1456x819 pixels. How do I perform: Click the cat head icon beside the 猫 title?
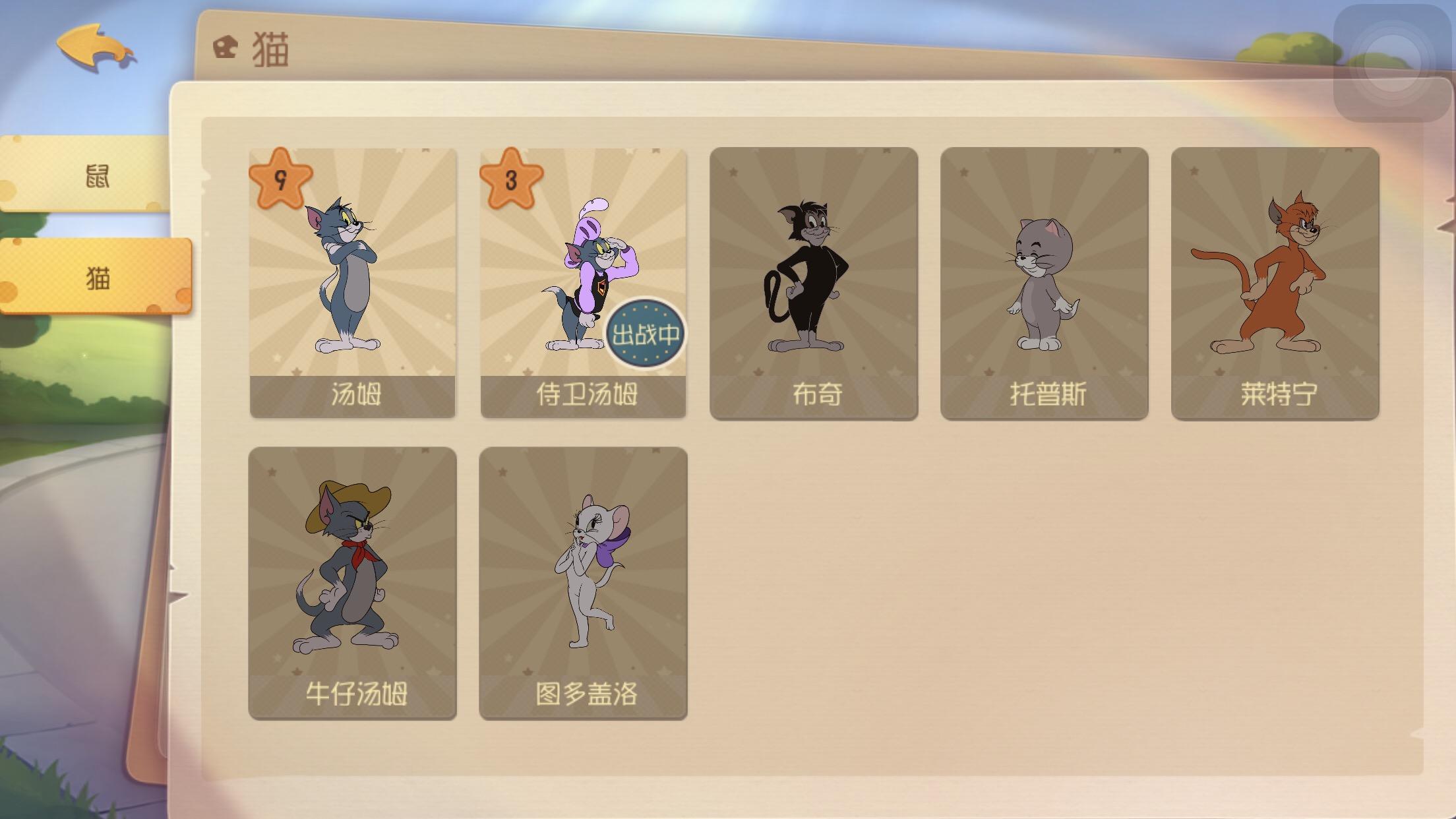click(x=224, y=47)
